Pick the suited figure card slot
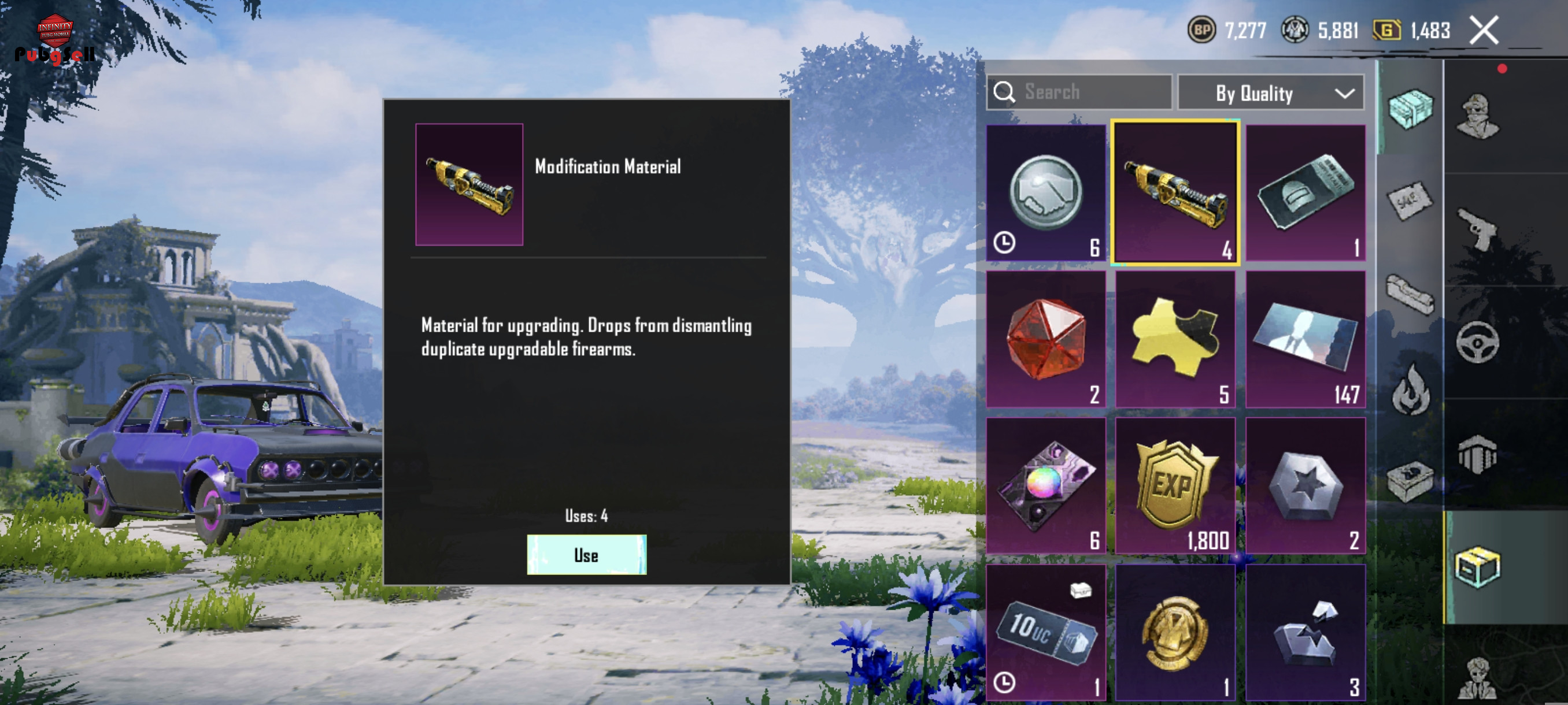This screenshot has width=1568, height=705. (1305, 339)
